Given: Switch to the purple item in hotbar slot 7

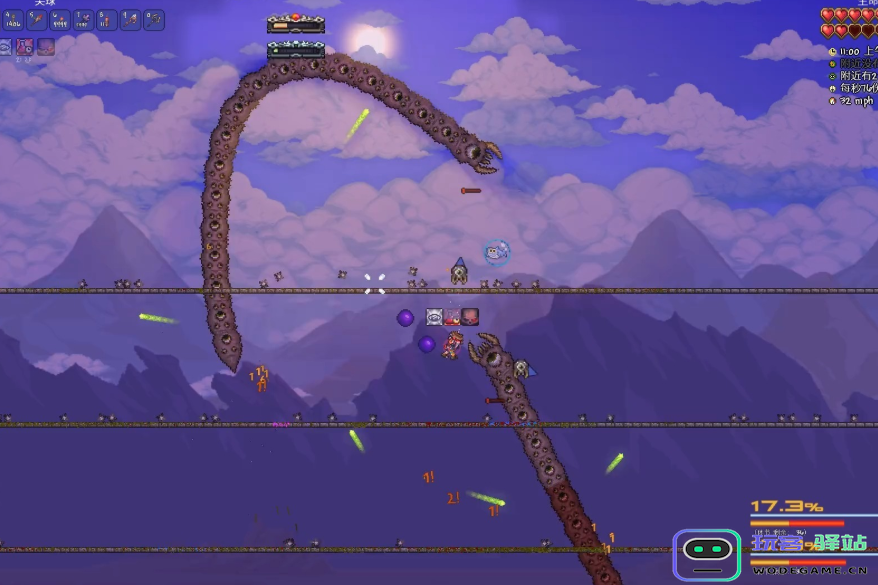Looking at the screenshot, I should pos(83,20).
